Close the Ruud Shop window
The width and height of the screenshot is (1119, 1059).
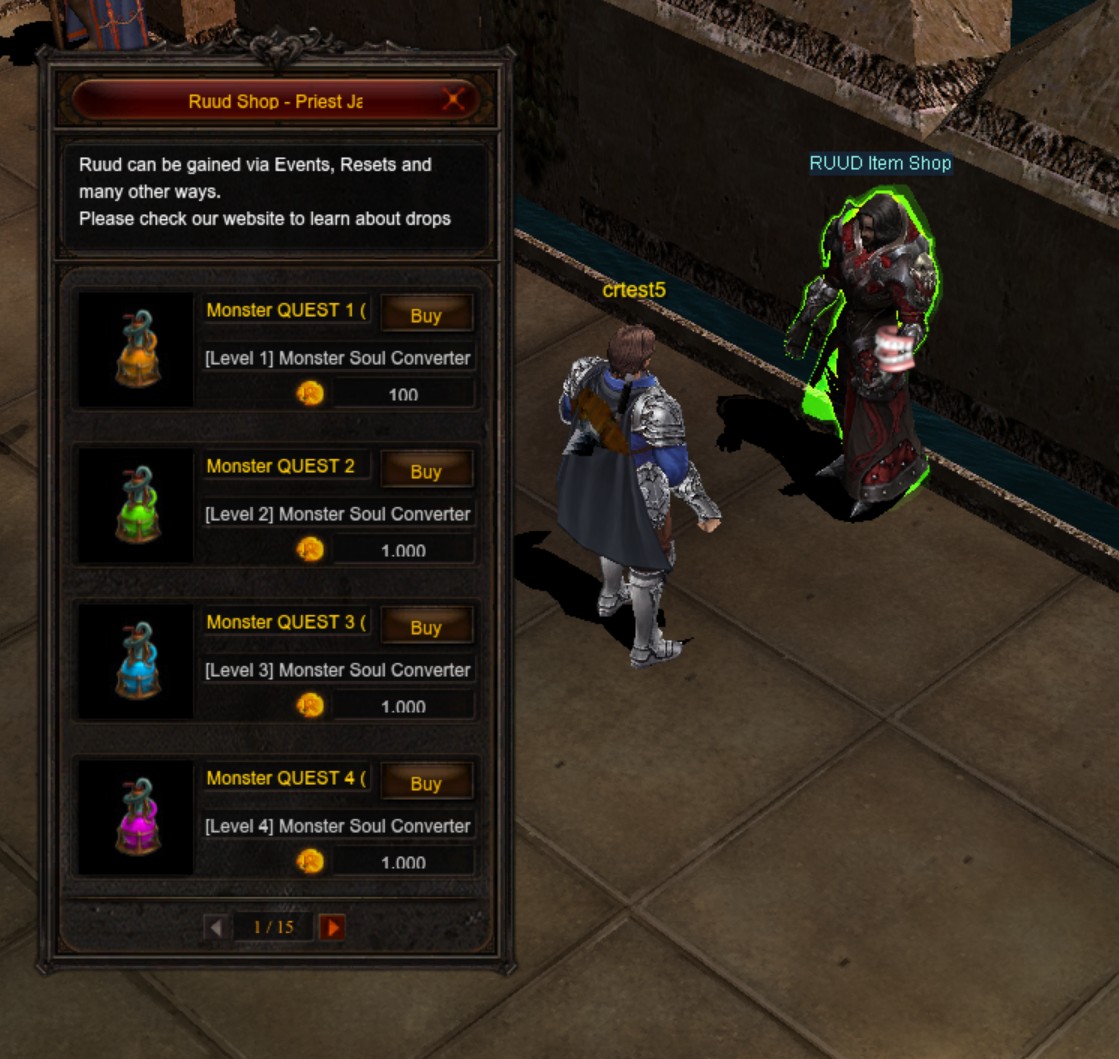pos(454,100)
